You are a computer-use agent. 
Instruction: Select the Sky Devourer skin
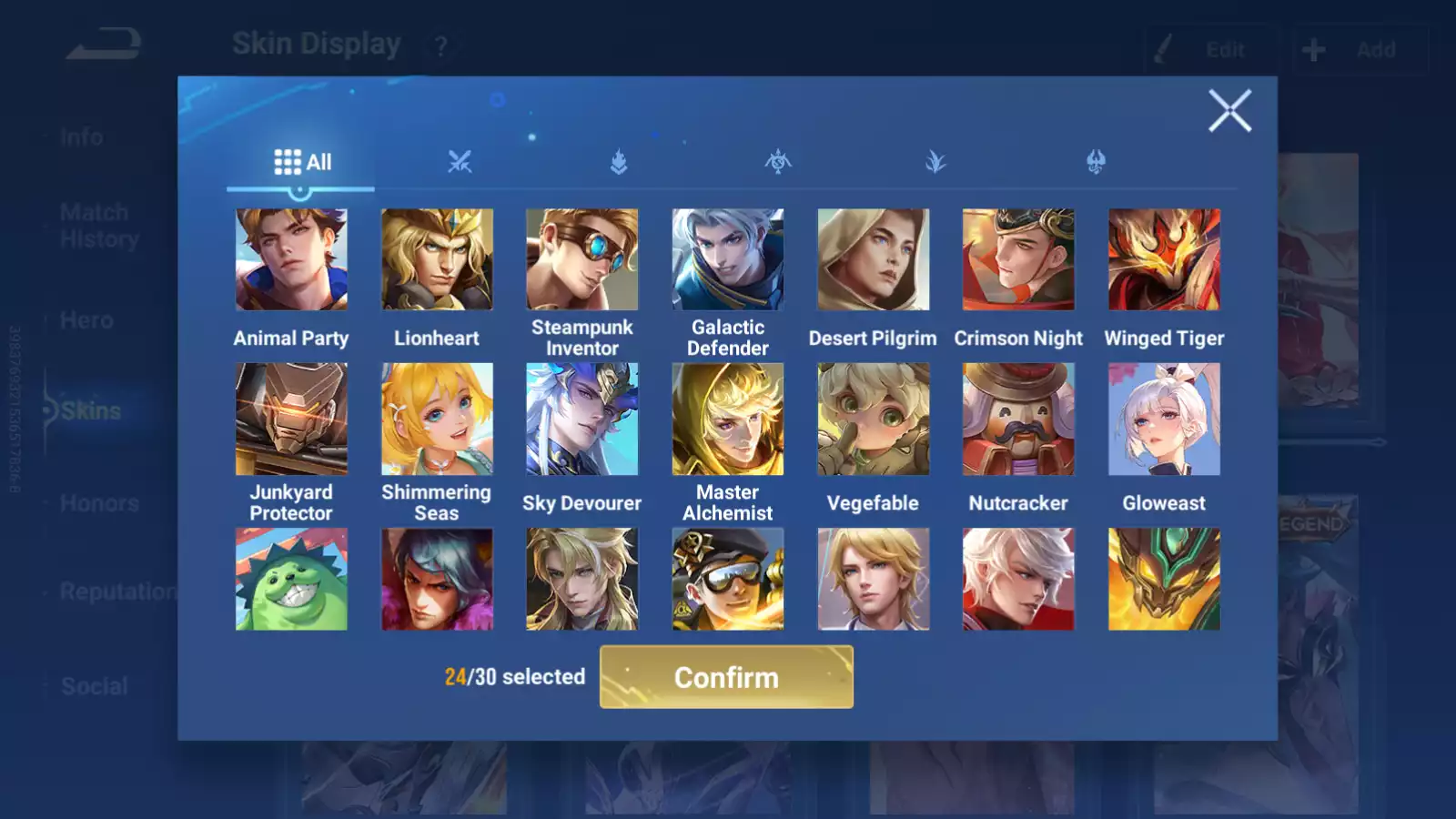pos(582,420)
